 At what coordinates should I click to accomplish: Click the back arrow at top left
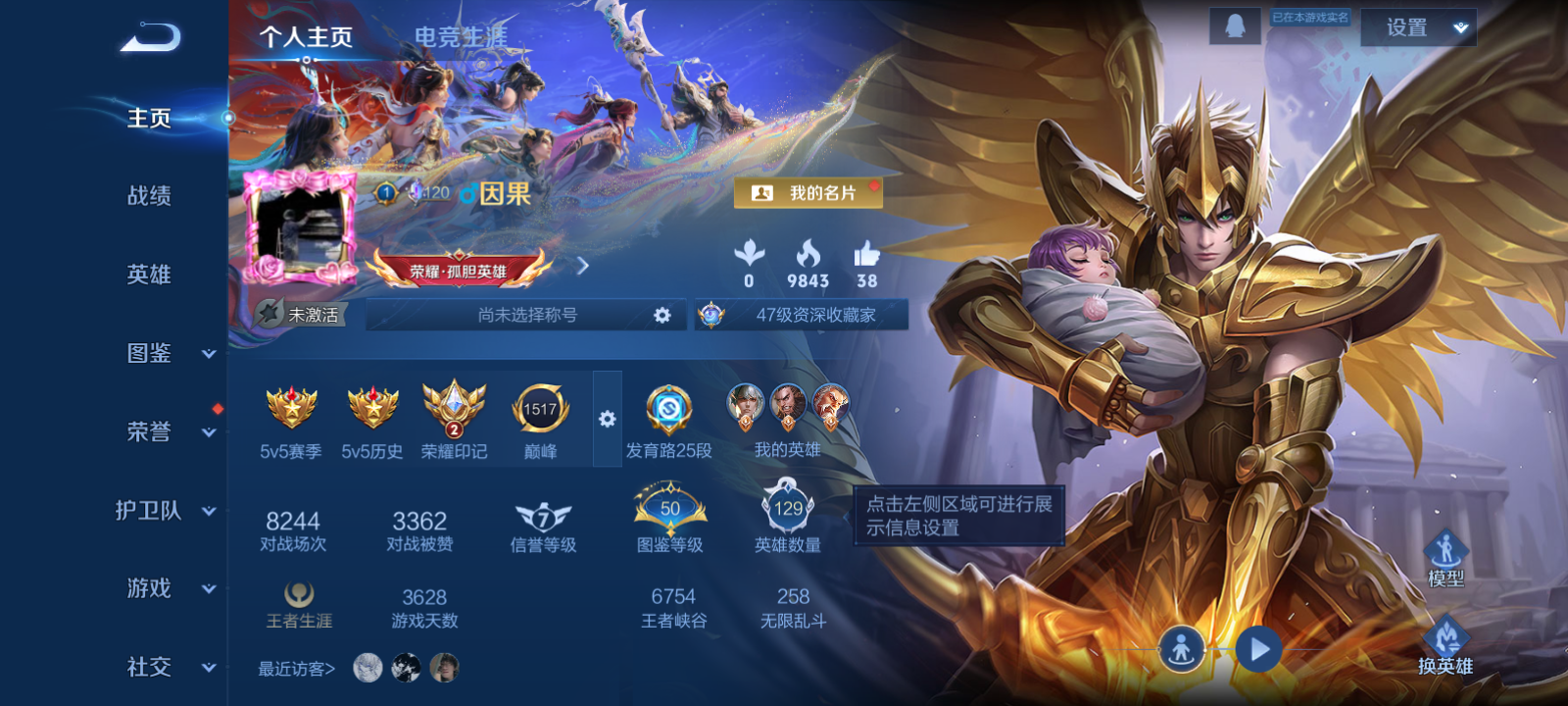tap(152, 35)
